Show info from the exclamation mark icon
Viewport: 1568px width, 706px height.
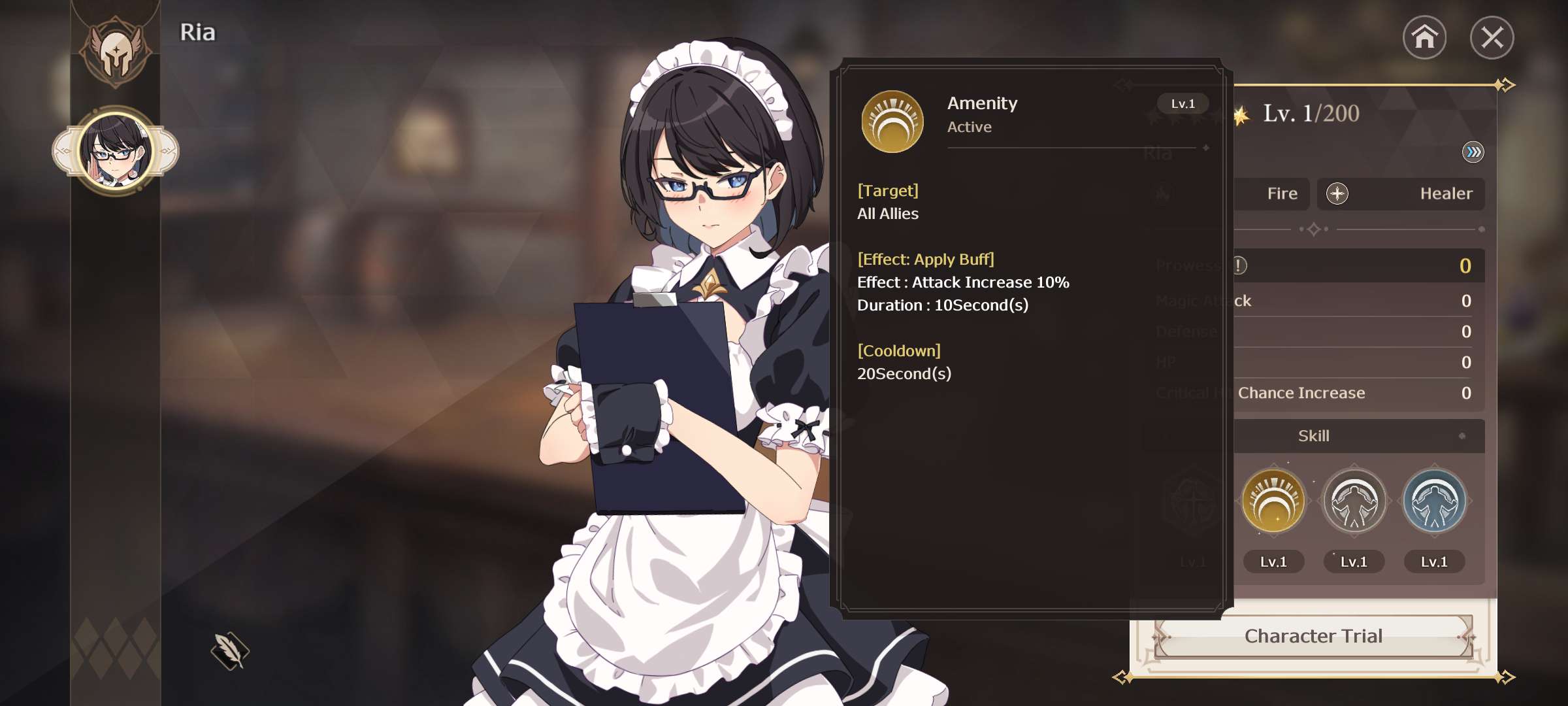click(1239, 265)
